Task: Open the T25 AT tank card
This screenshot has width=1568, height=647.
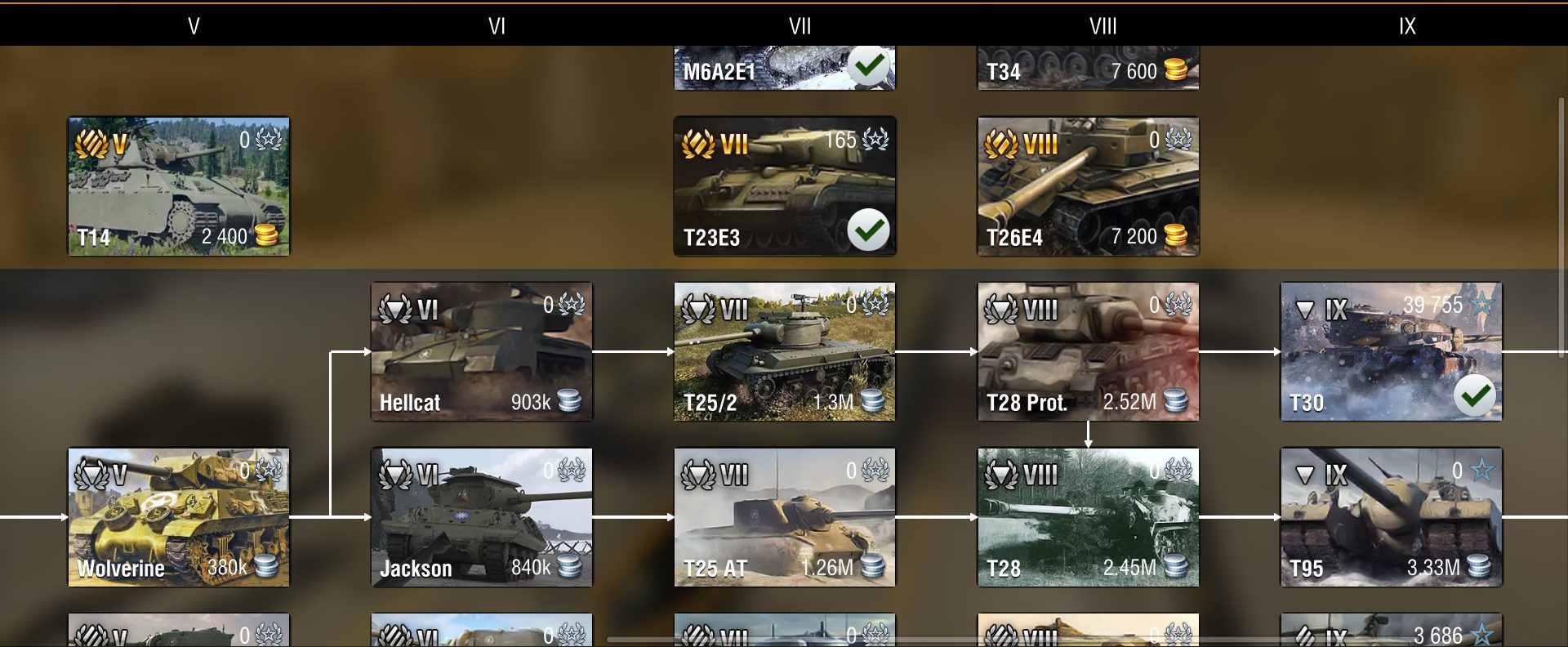Action: click(x=784, y=517)
